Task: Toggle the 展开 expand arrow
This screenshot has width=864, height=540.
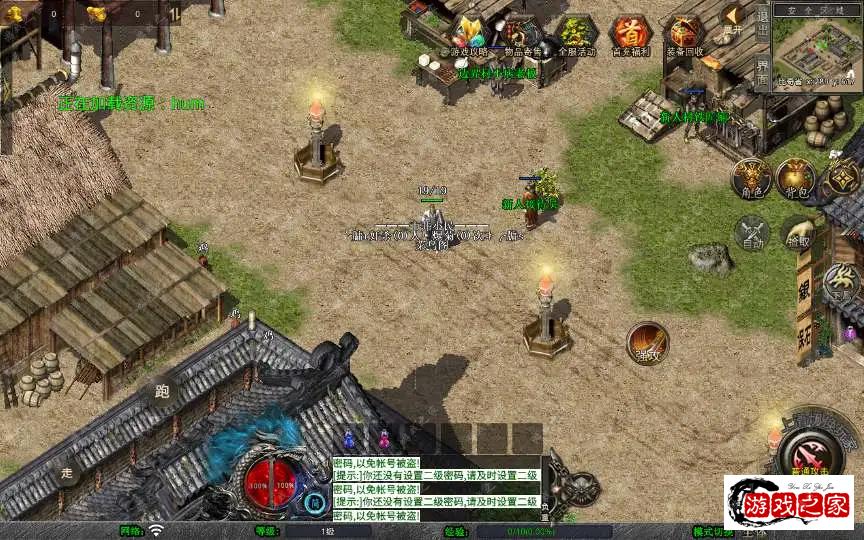Action: coord(735,18)
